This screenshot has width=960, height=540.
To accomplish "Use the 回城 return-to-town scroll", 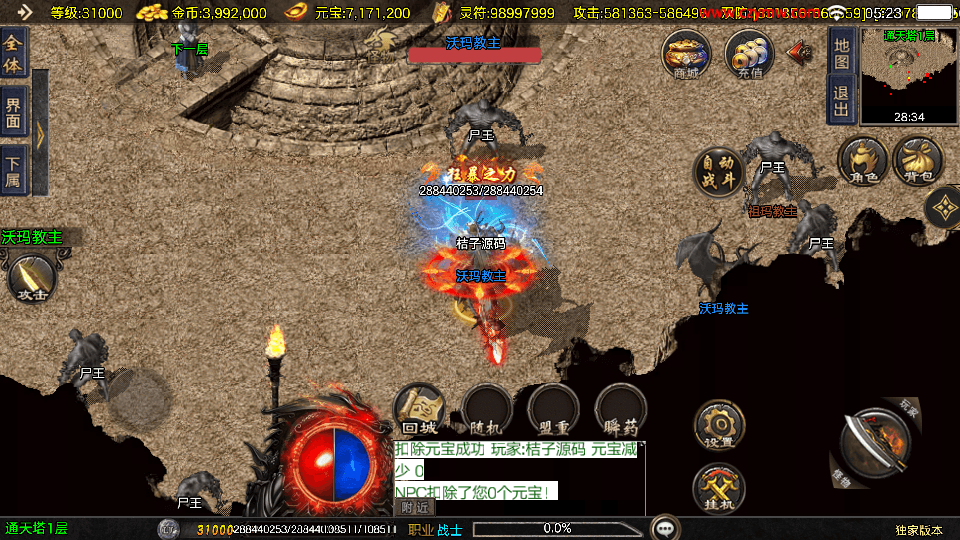I will pos(419,410).
